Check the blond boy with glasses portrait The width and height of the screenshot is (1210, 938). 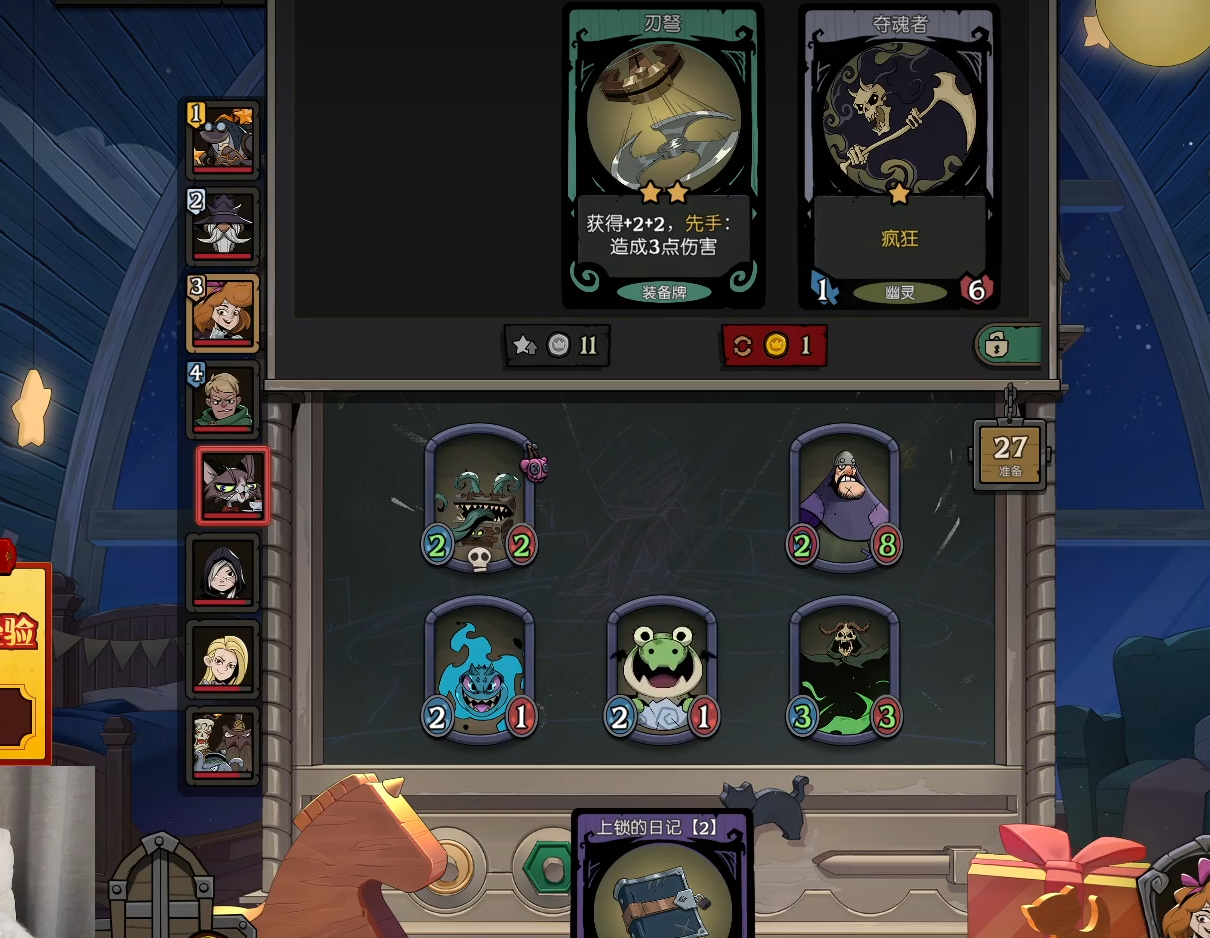224,399
